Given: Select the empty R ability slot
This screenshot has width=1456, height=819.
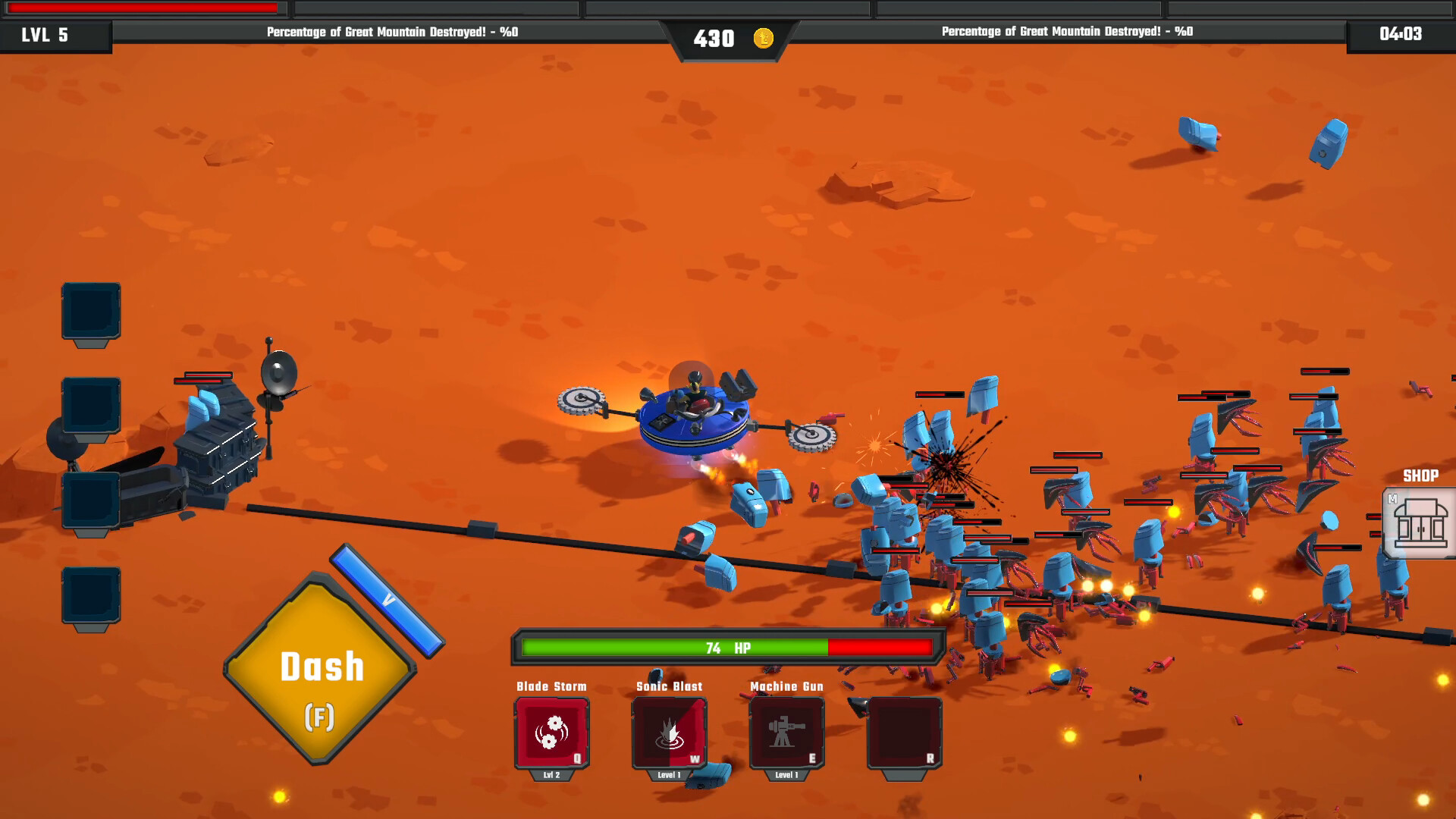Looking at the screenshot, I should click(904, 732).
